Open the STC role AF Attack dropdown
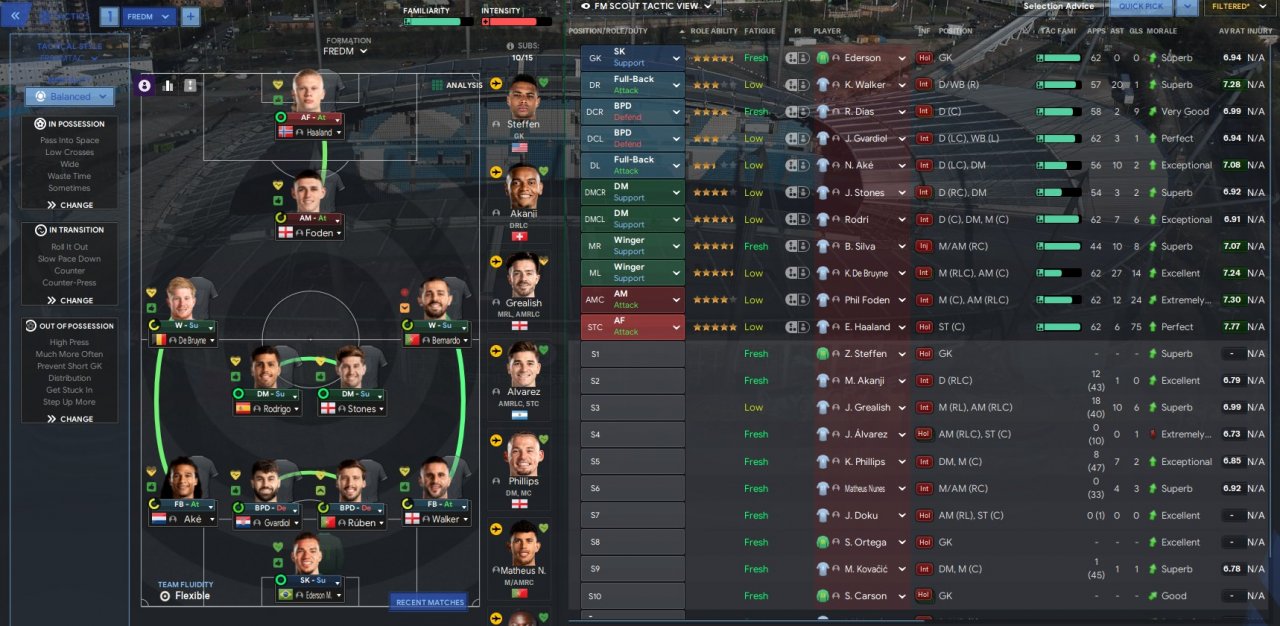This screenshot has width=1280, height=626. pos(633,327)
